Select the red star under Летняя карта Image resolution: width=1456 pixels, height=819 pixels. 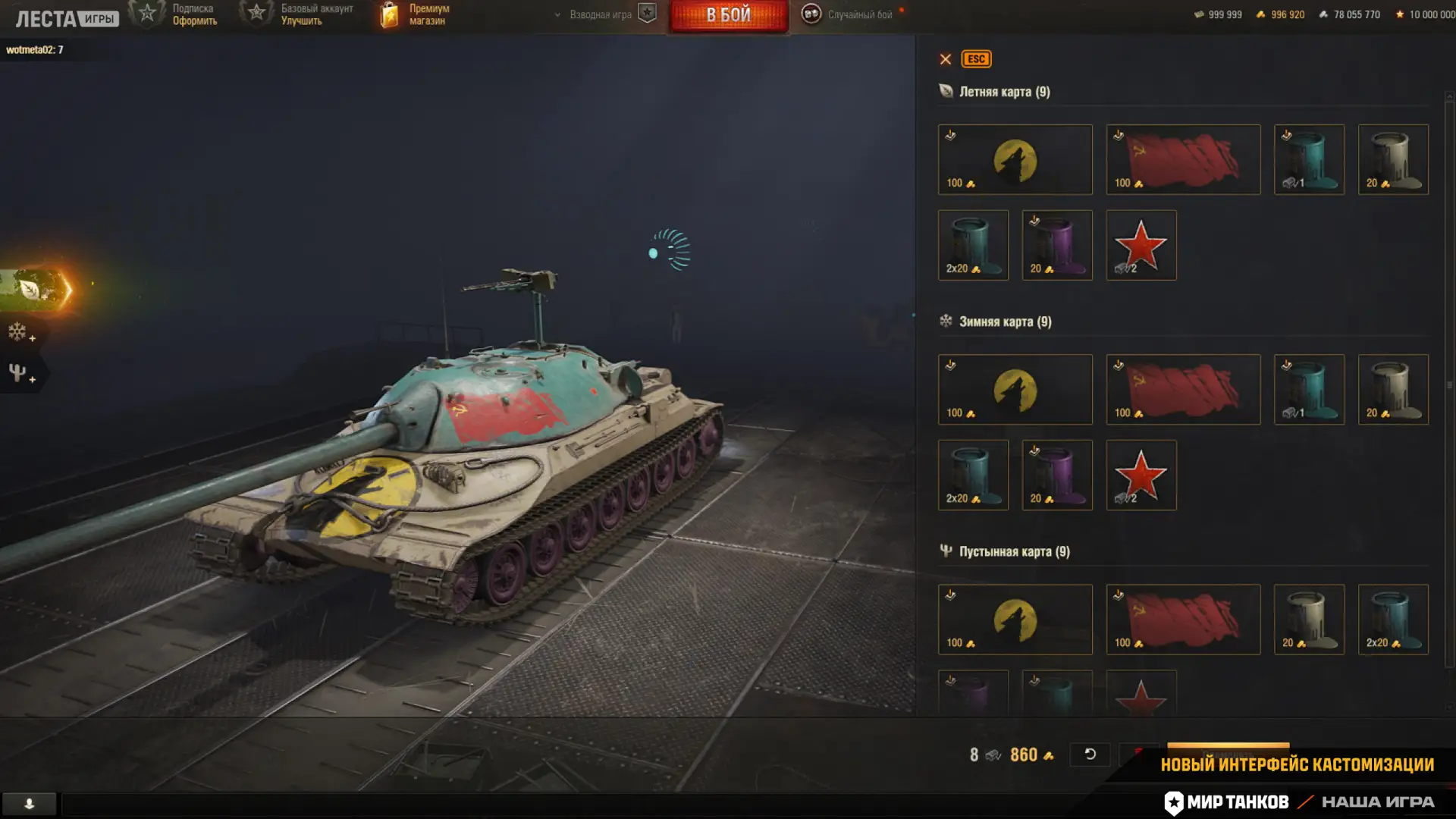point(1141,246)
